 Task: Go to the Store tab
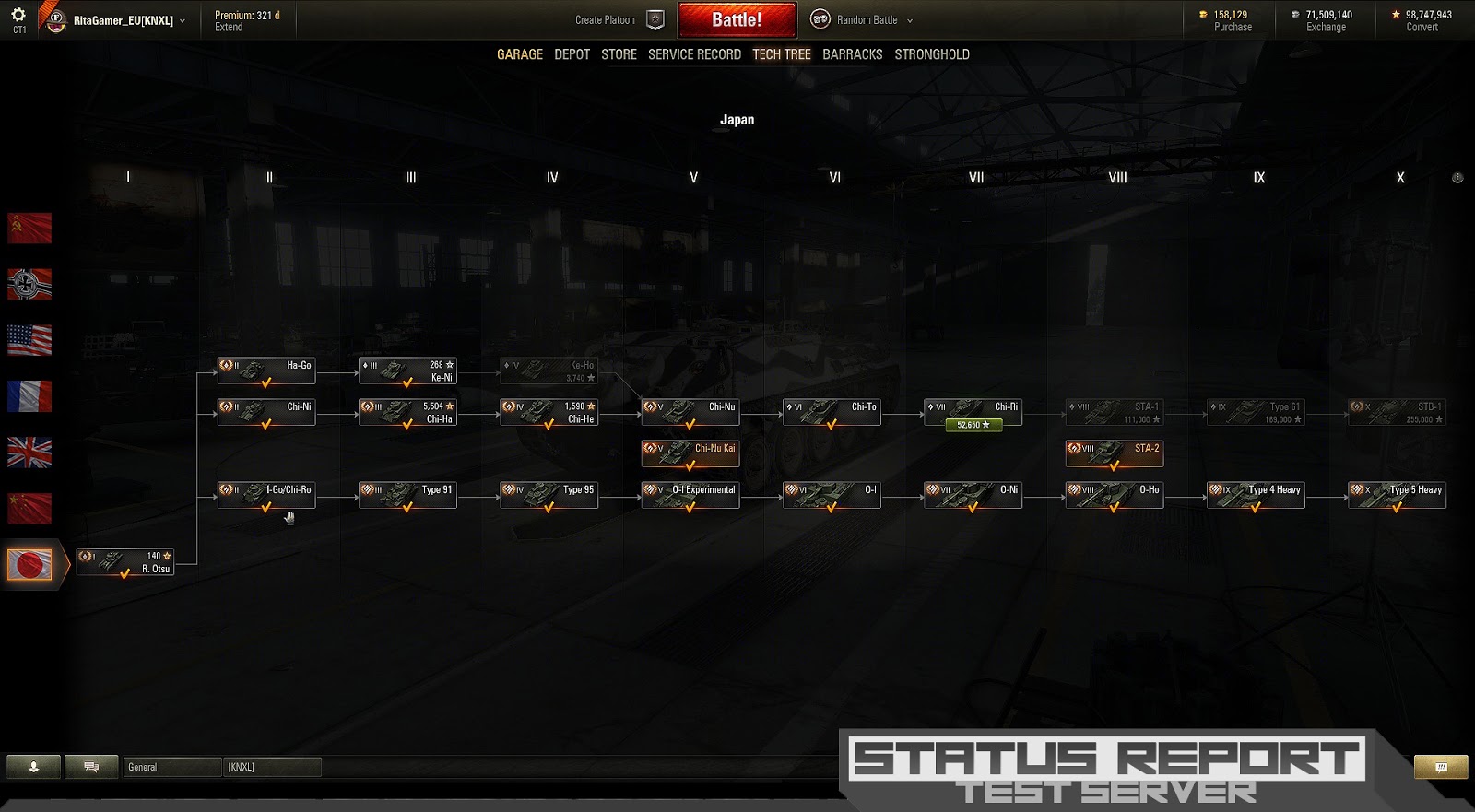[x=619, y=54]
